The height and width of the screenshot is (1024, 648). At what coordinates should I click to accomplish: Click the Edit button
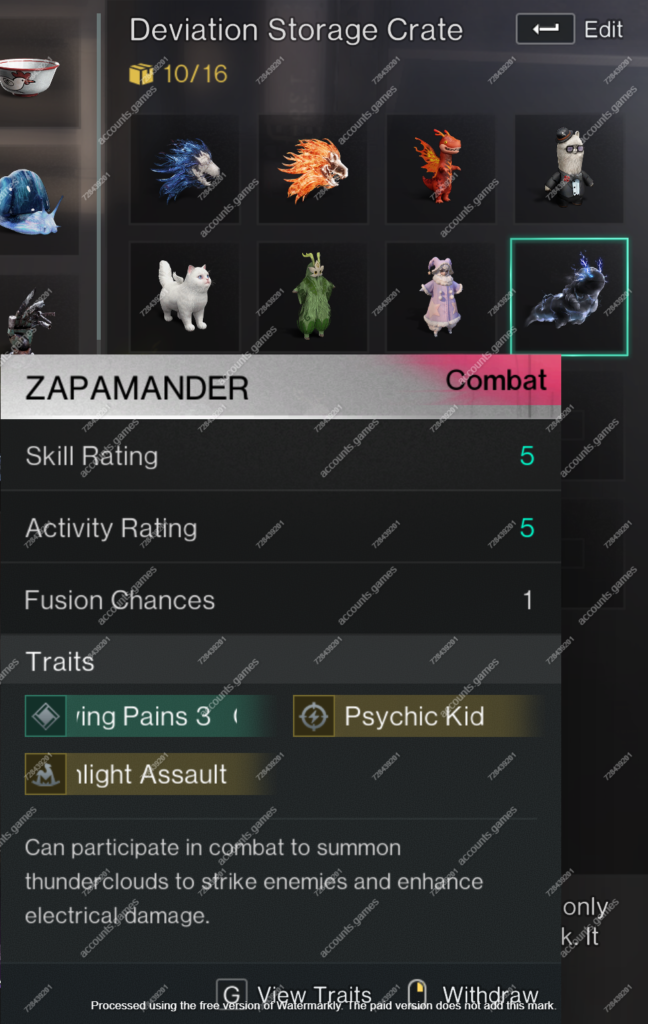point(569,30)
